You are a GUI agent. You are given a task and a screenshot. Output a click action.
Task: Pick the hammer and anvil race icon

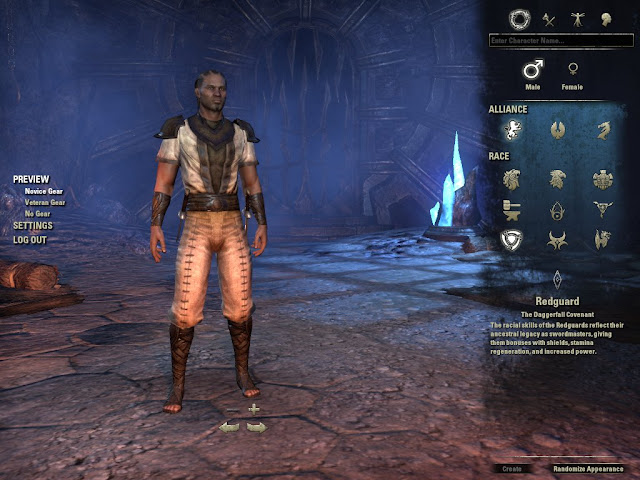(511, 209)
